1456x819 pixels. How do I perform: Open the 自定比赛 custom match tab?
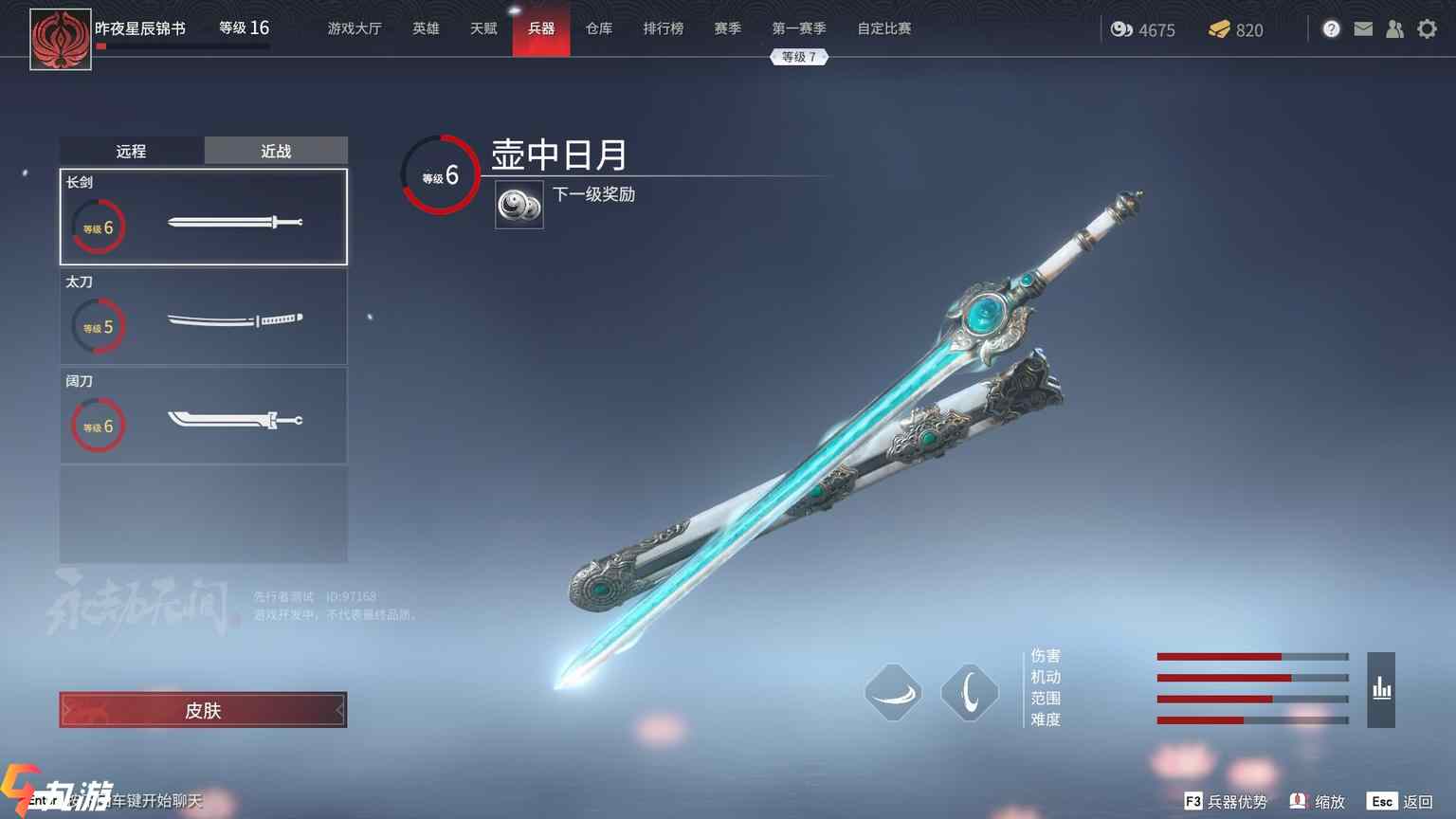tap(884, 28)
